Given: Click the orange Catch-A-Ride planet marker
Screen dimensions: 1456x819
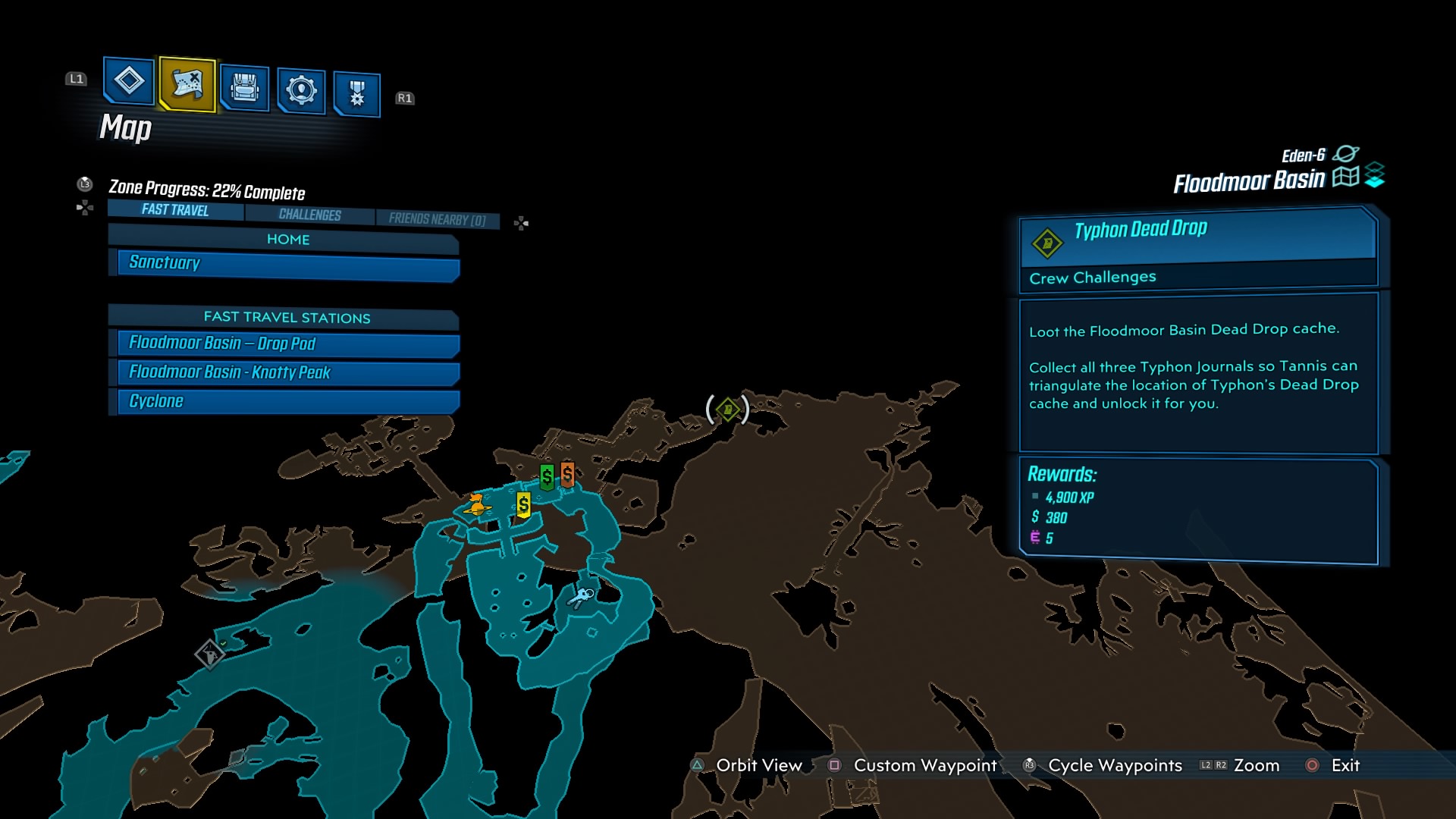Looking at the screenshot, I should [477, 504].
